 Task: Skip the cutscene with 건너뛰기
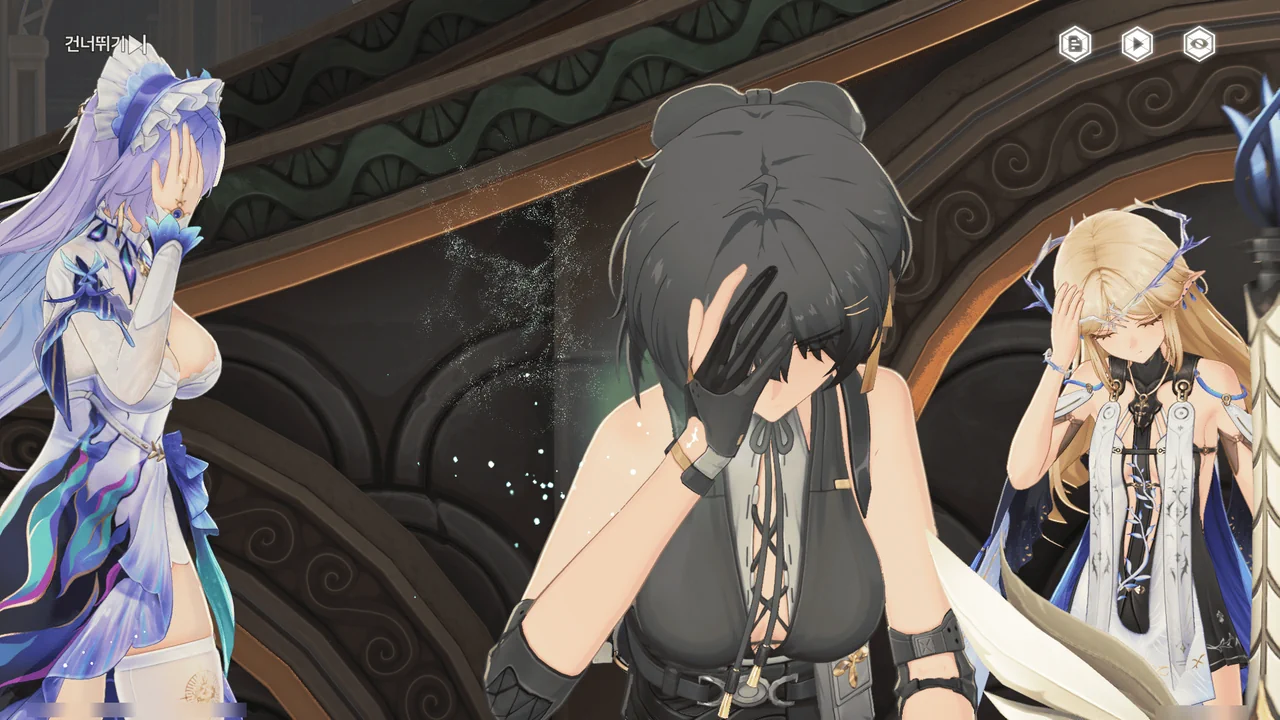tap(106, 44)
